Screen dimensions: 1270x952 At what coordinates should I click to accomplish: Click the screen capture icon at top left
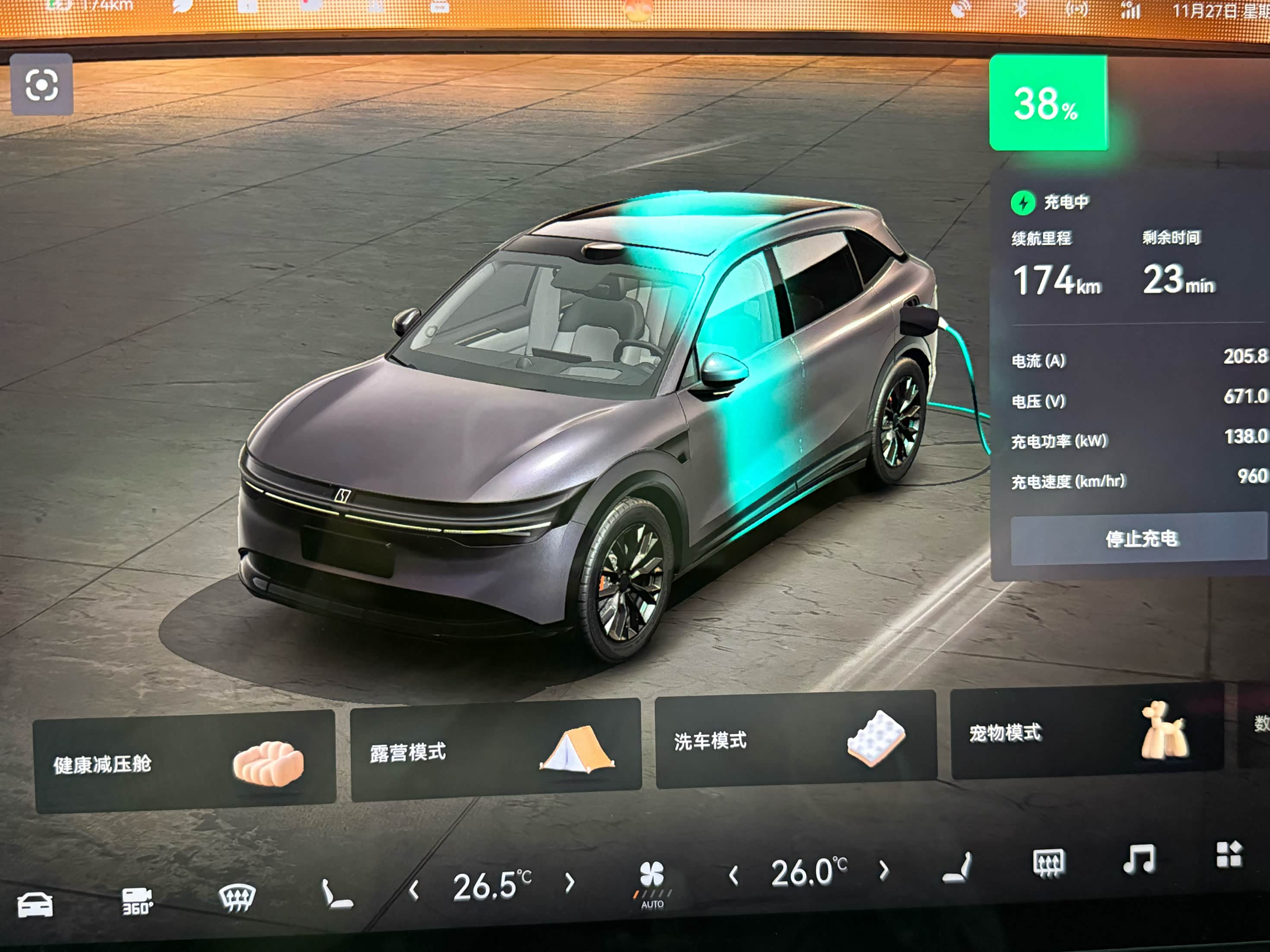[x=42, y=85]
